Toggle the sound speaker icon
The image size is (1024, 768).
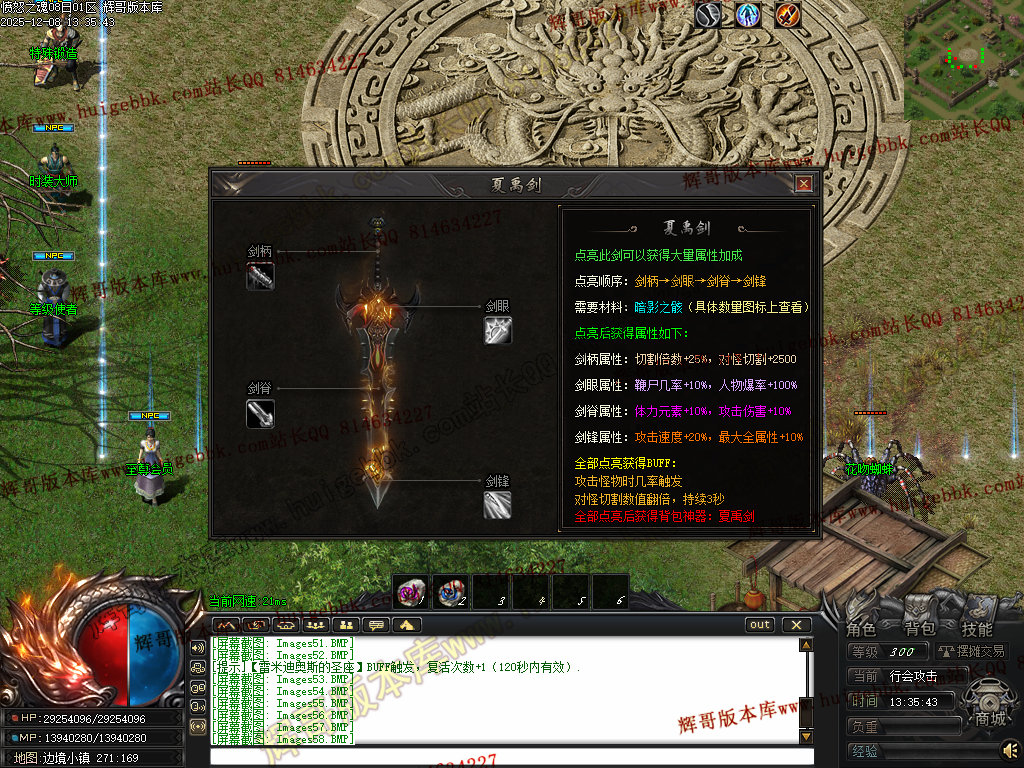click(1011, 749)
